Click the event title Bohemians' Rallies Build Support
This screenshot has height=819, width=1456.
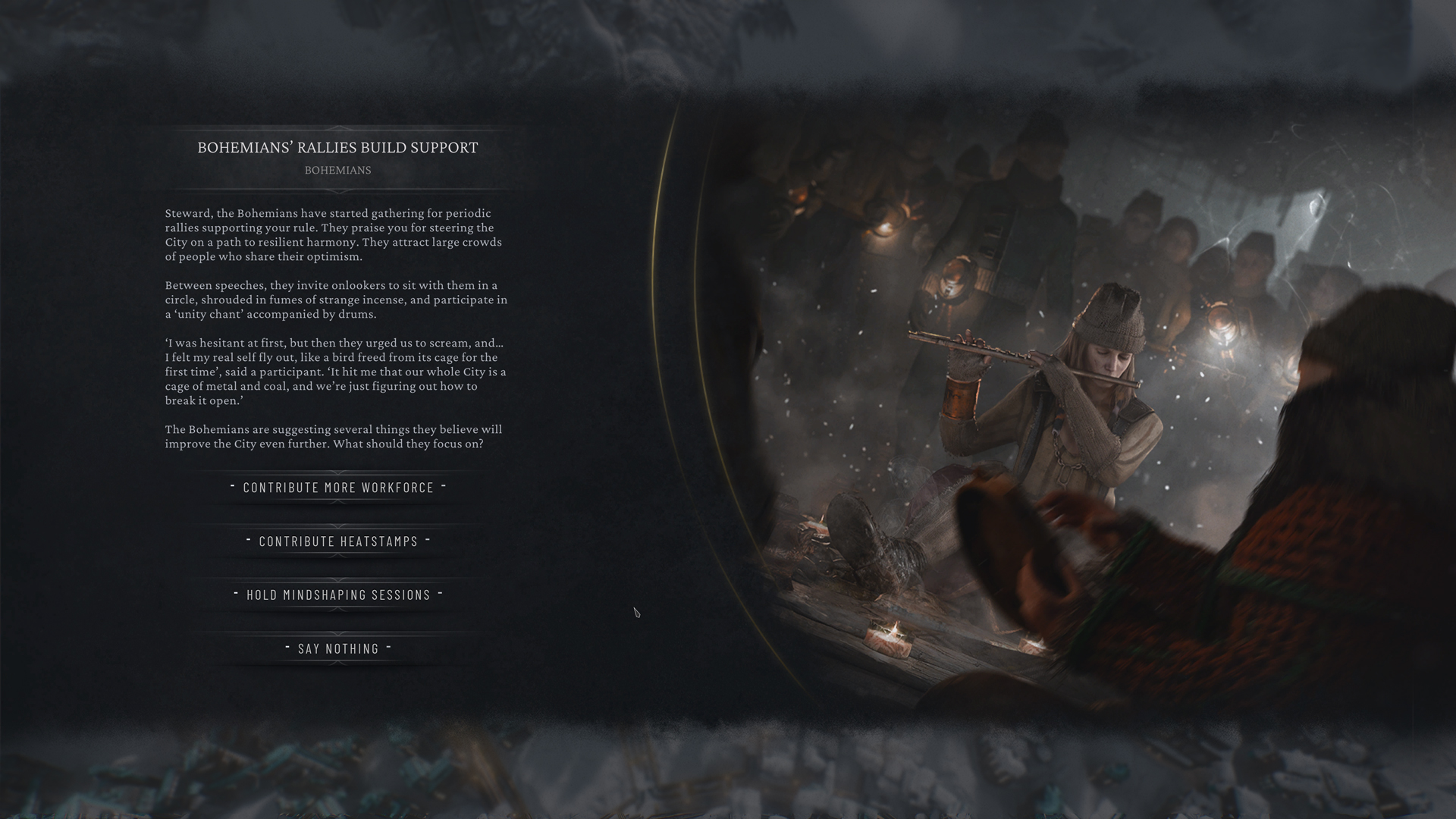pos(337,148)
